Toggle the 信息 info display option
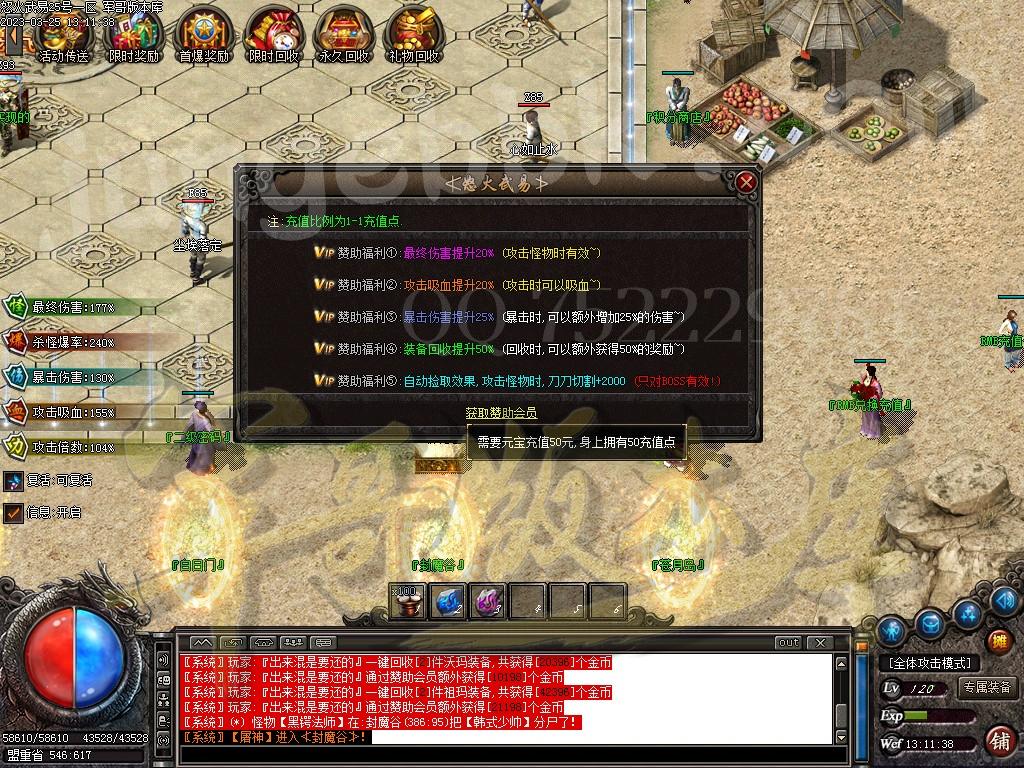Image resolution: width=1024 pixels, height=768 pixels. pos(13,512)
